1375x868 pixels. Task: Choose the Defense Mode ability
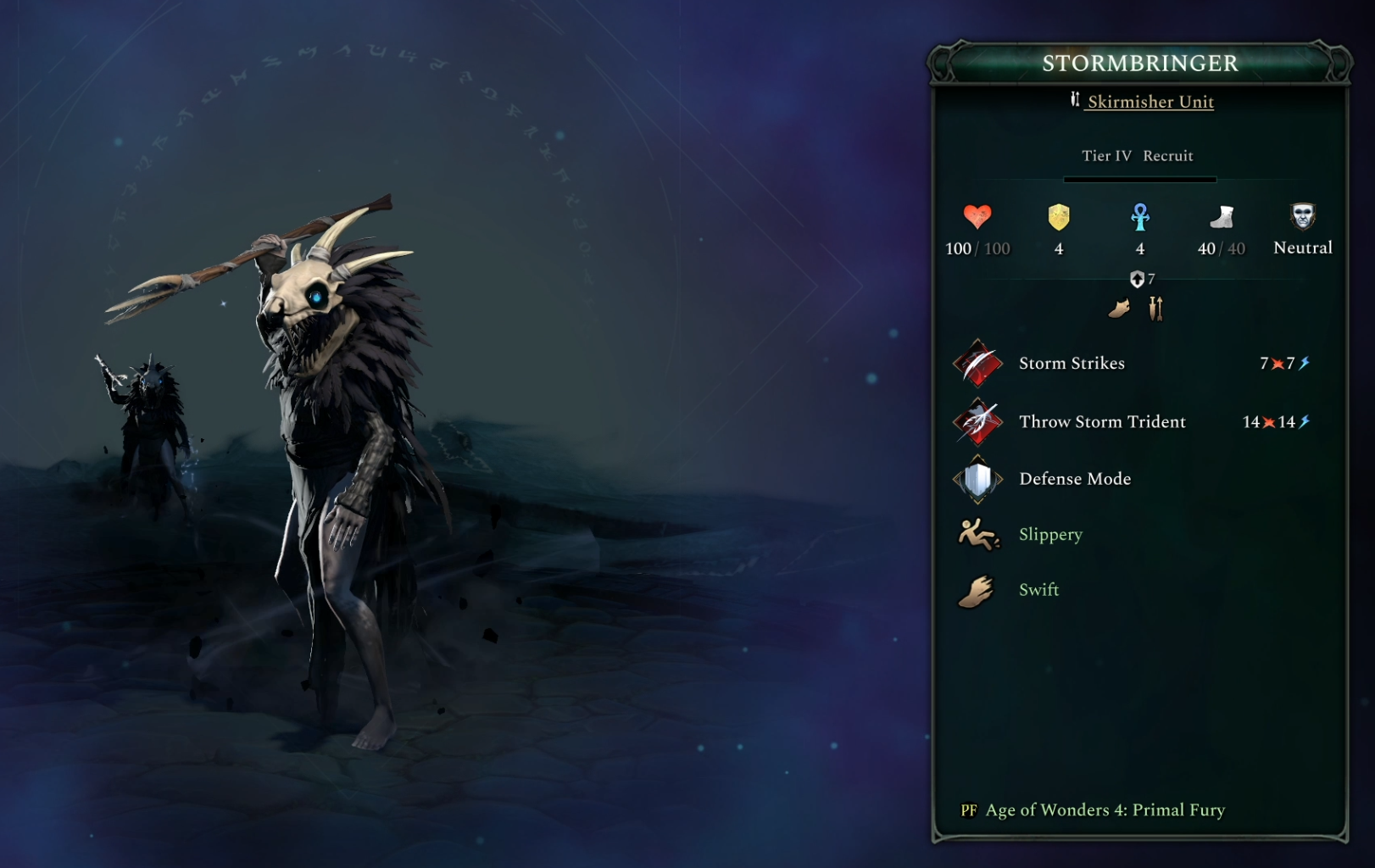[x=1074, y=479]
